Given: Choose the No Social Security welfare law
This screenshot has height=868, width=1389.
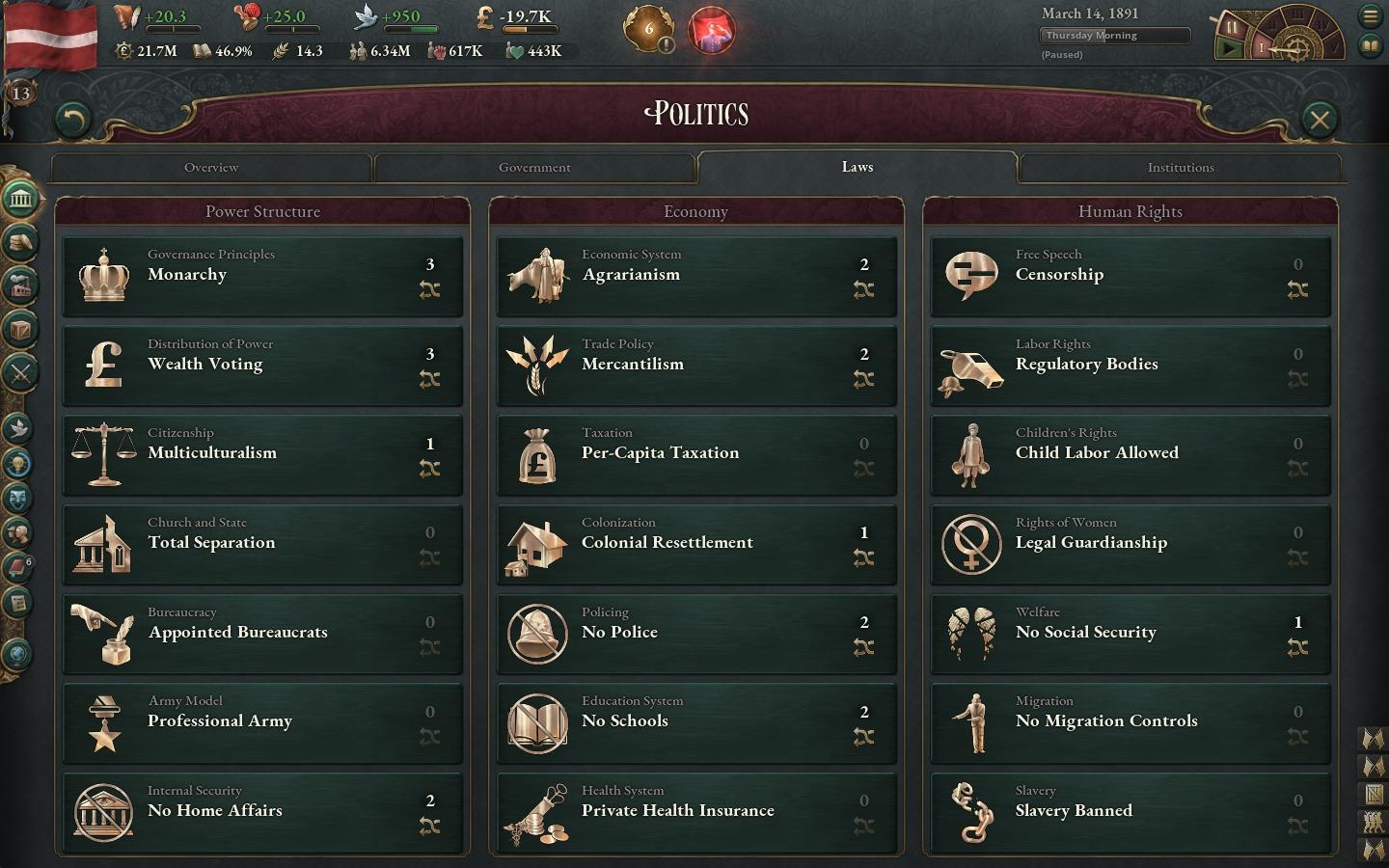Looking at the screenshot, I should tap(1130, 634).
